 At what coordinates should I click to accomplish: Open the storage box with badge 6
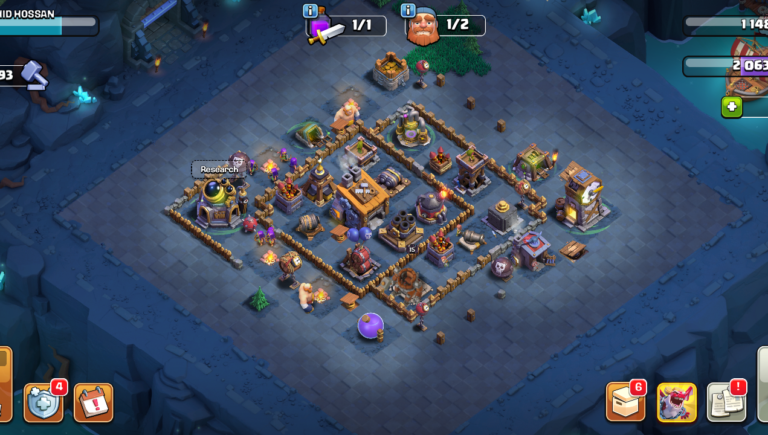pyautogui.click(x=626, y=402)
